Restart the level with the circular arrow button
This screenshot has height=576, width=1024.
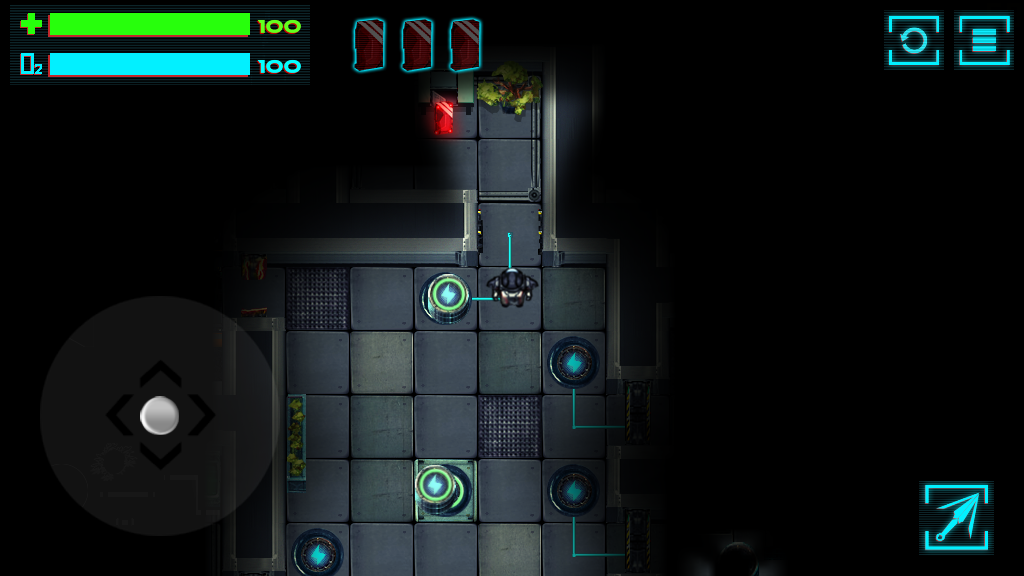tap(913, 41)
